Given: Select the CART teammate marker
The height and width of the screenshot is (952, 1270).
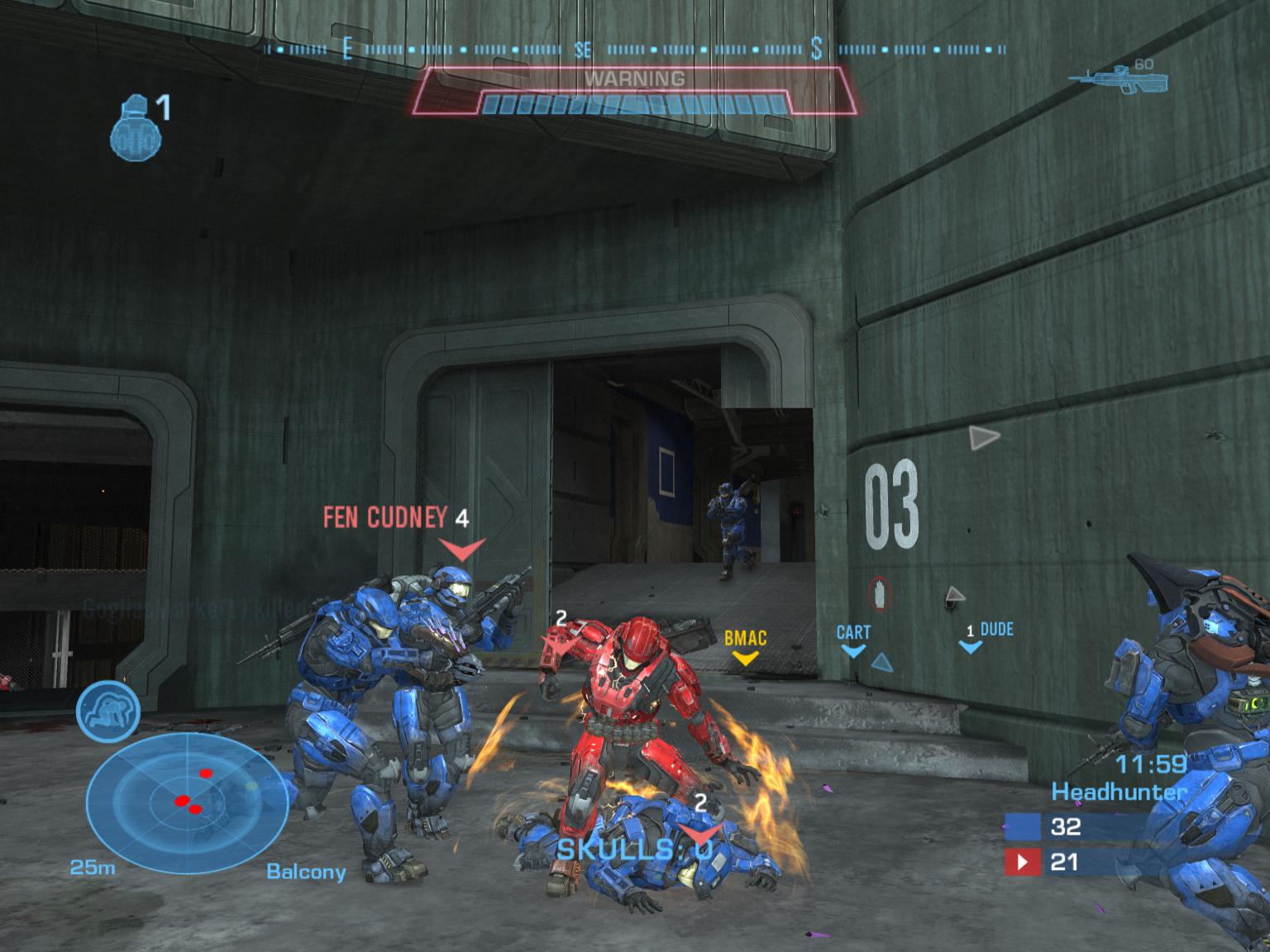Looking at the screenshot, I should [x=853, y=638].
